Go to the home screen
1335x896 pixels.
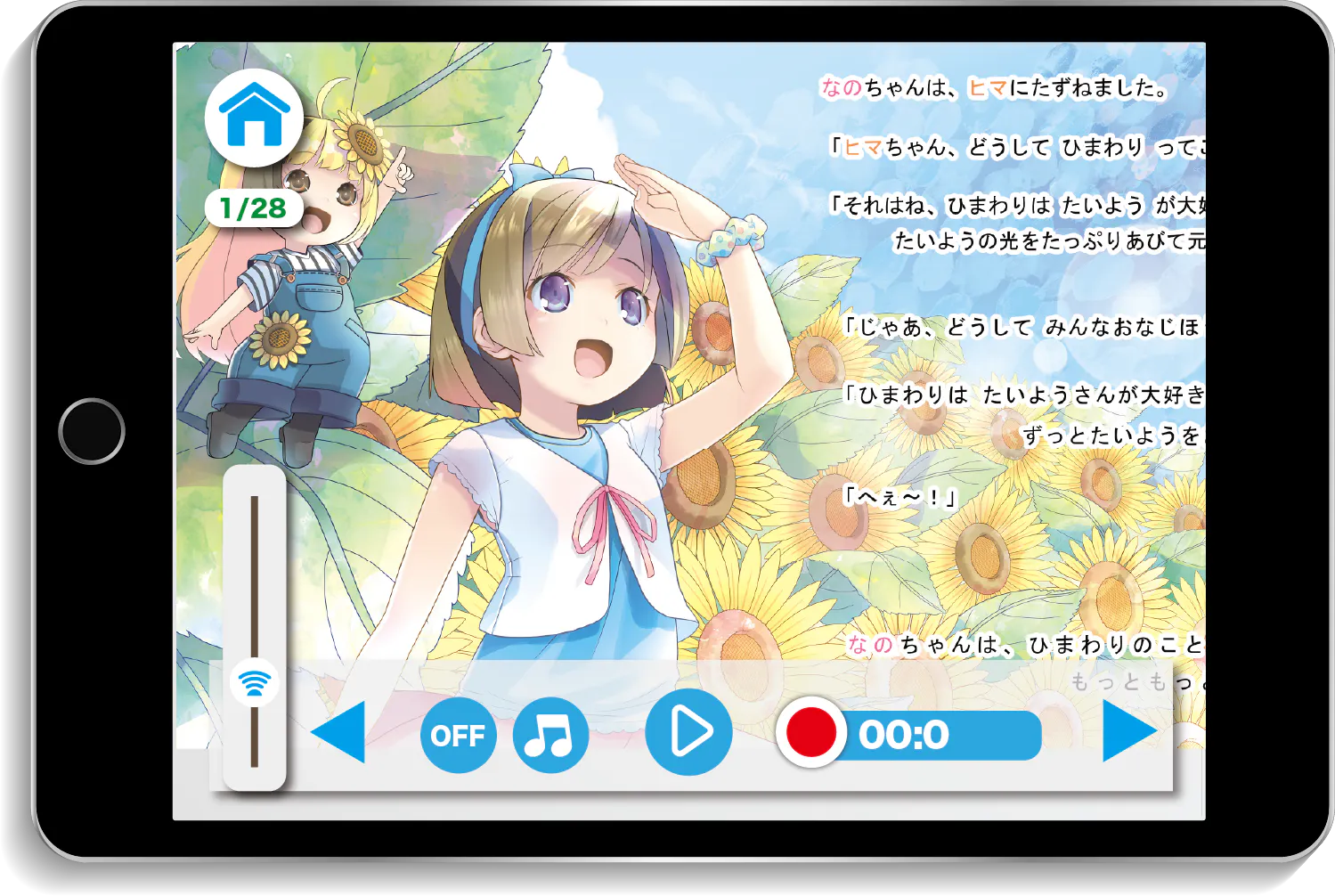(x=254, y=117)
